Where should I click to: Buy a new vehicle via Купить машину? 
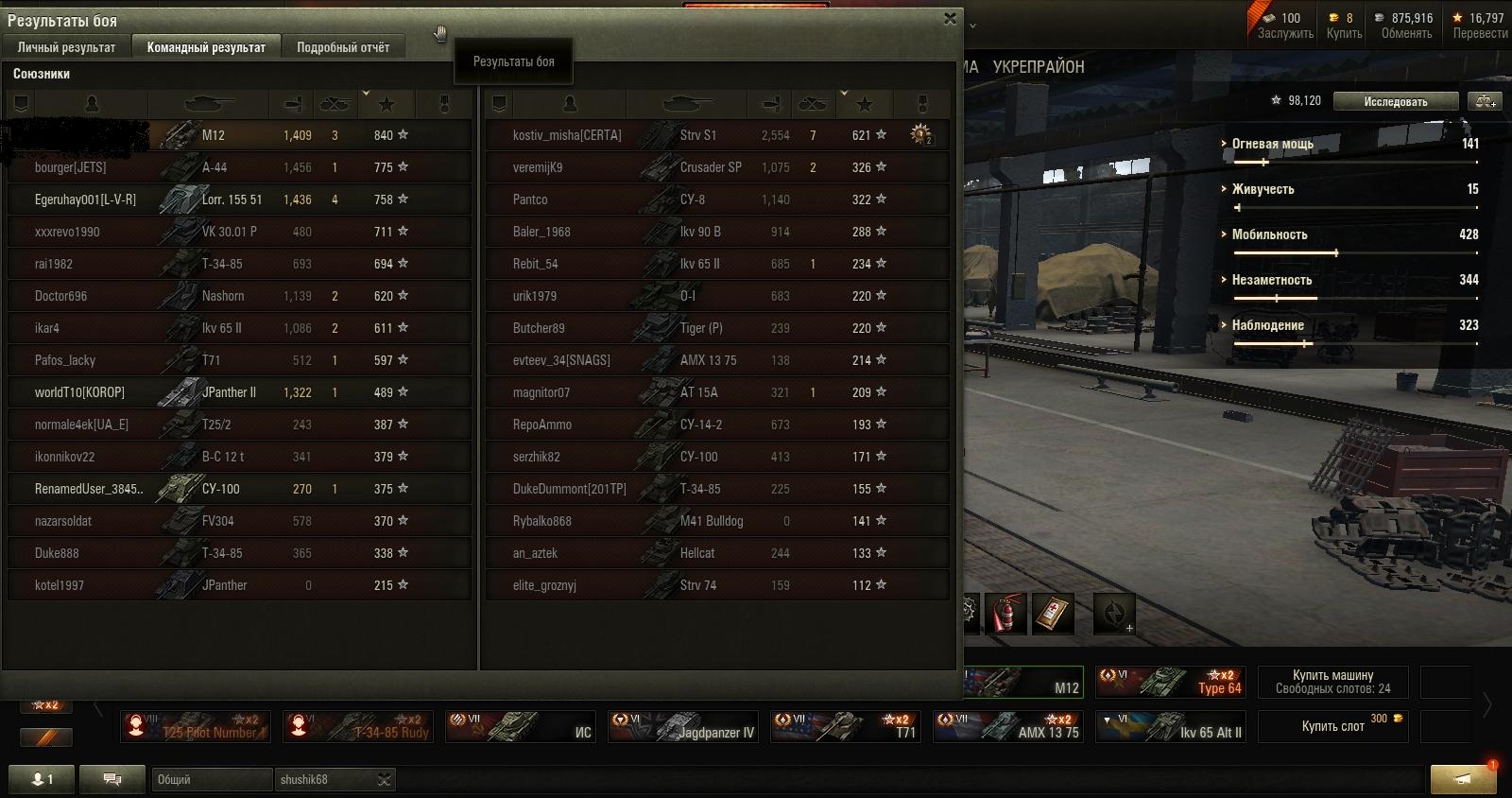pos(1332,682)
